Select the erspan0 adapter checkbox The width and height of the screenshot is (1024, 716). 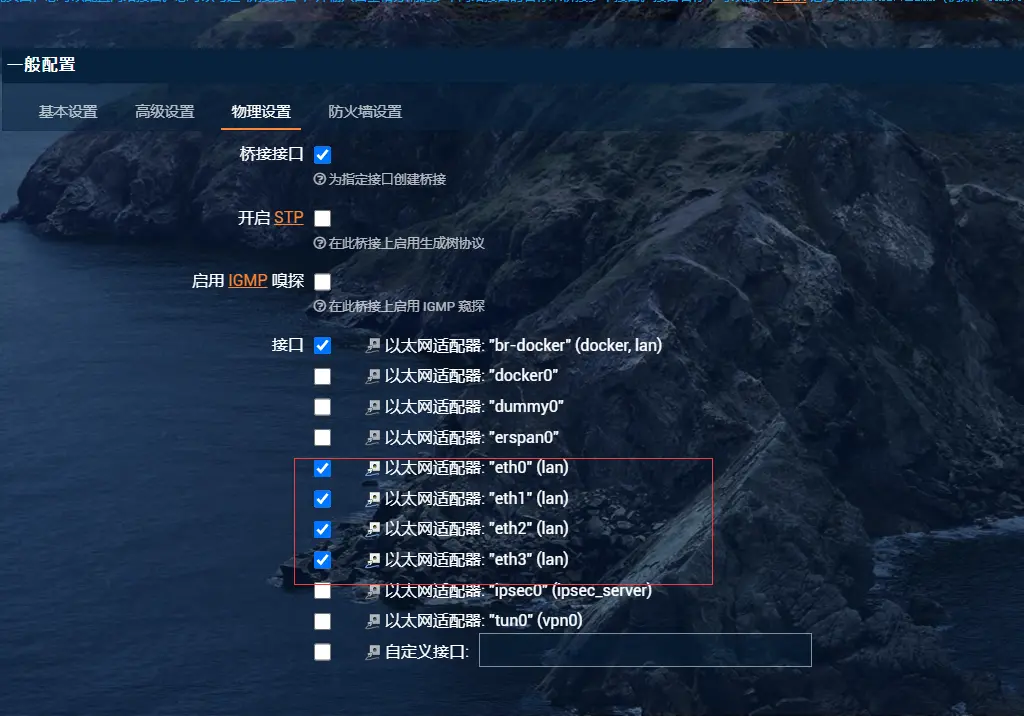point(322,437)
